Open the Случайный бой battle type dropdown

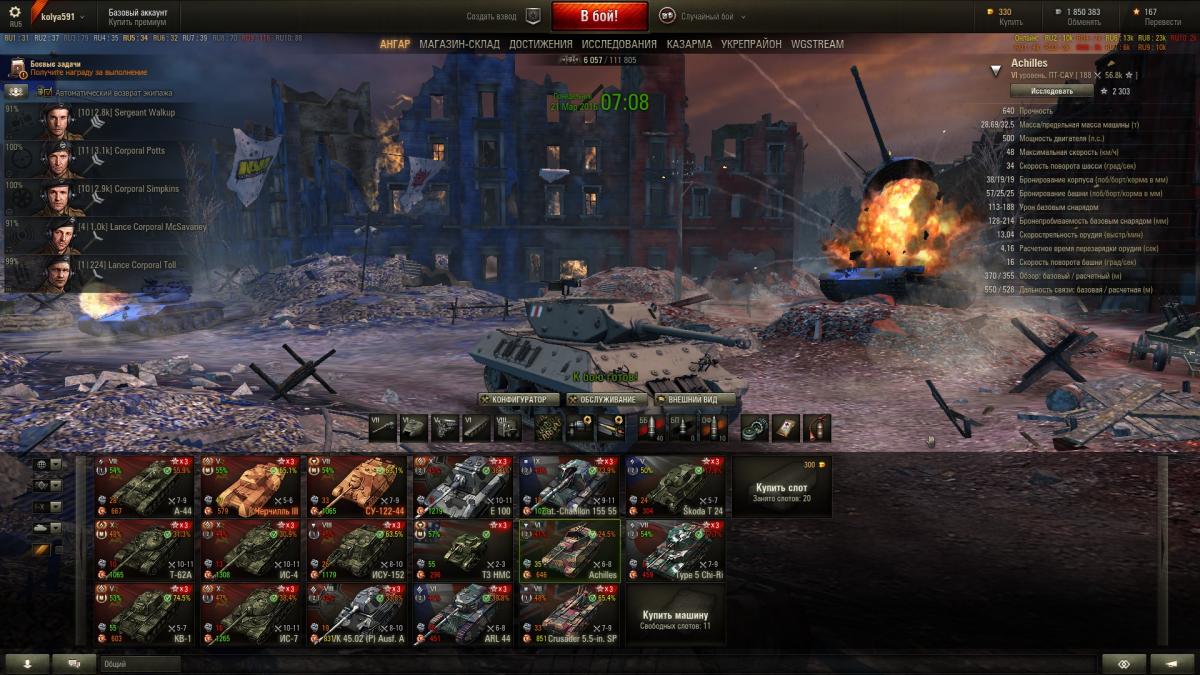pyautogui.click(x=705, y=16)
